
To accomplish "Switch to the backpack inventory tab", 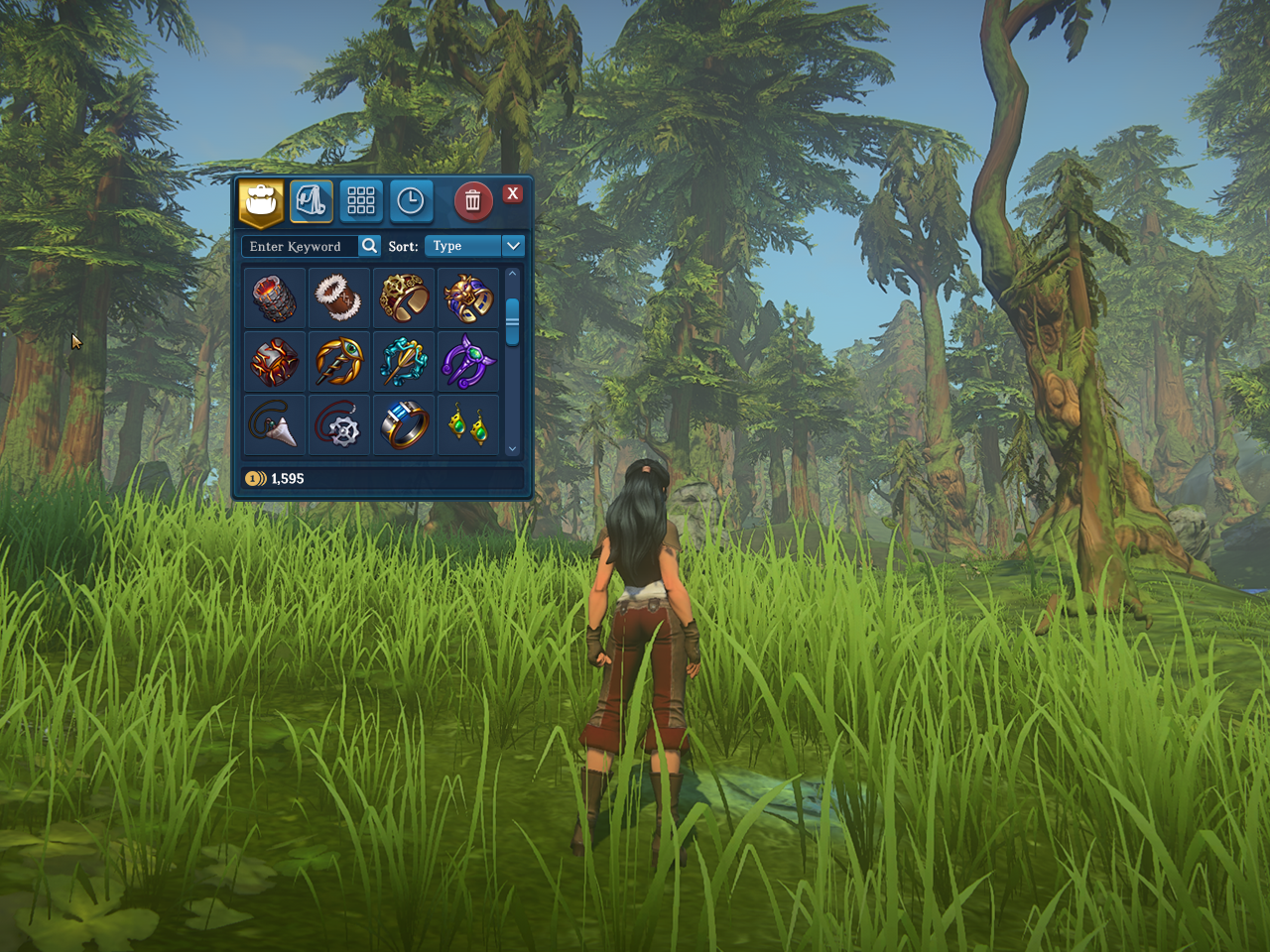I will [261, 201].
